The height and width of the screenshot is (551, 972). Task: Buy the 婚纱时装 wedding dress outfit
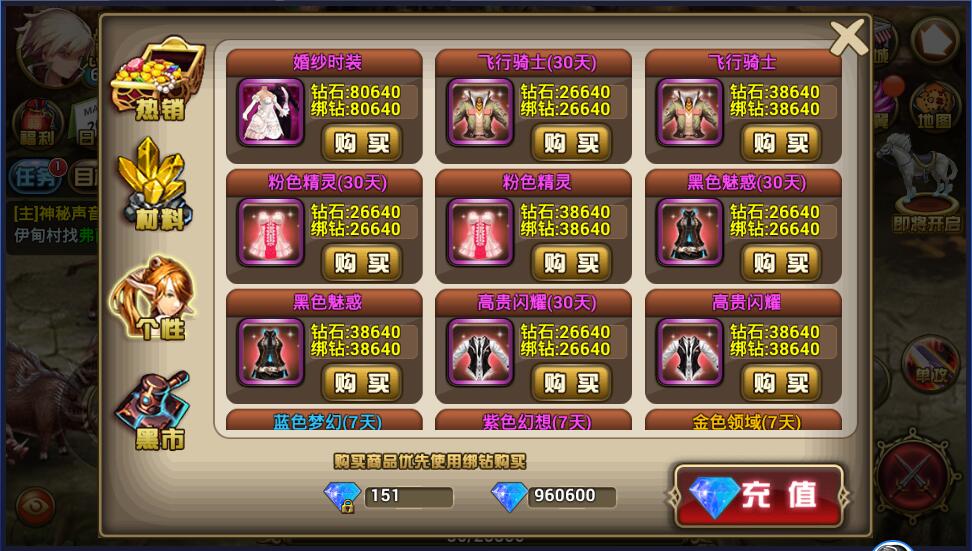[361, 143]
